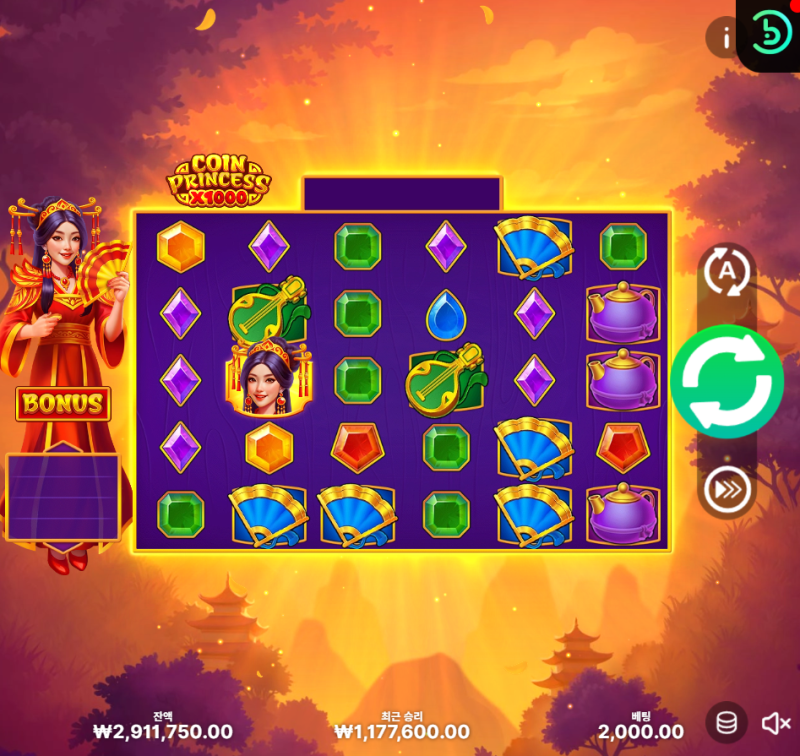This screenshot has width=800, height=756.
Task: Enable autoplay with the A arrows button
Action: pos(727,271)
